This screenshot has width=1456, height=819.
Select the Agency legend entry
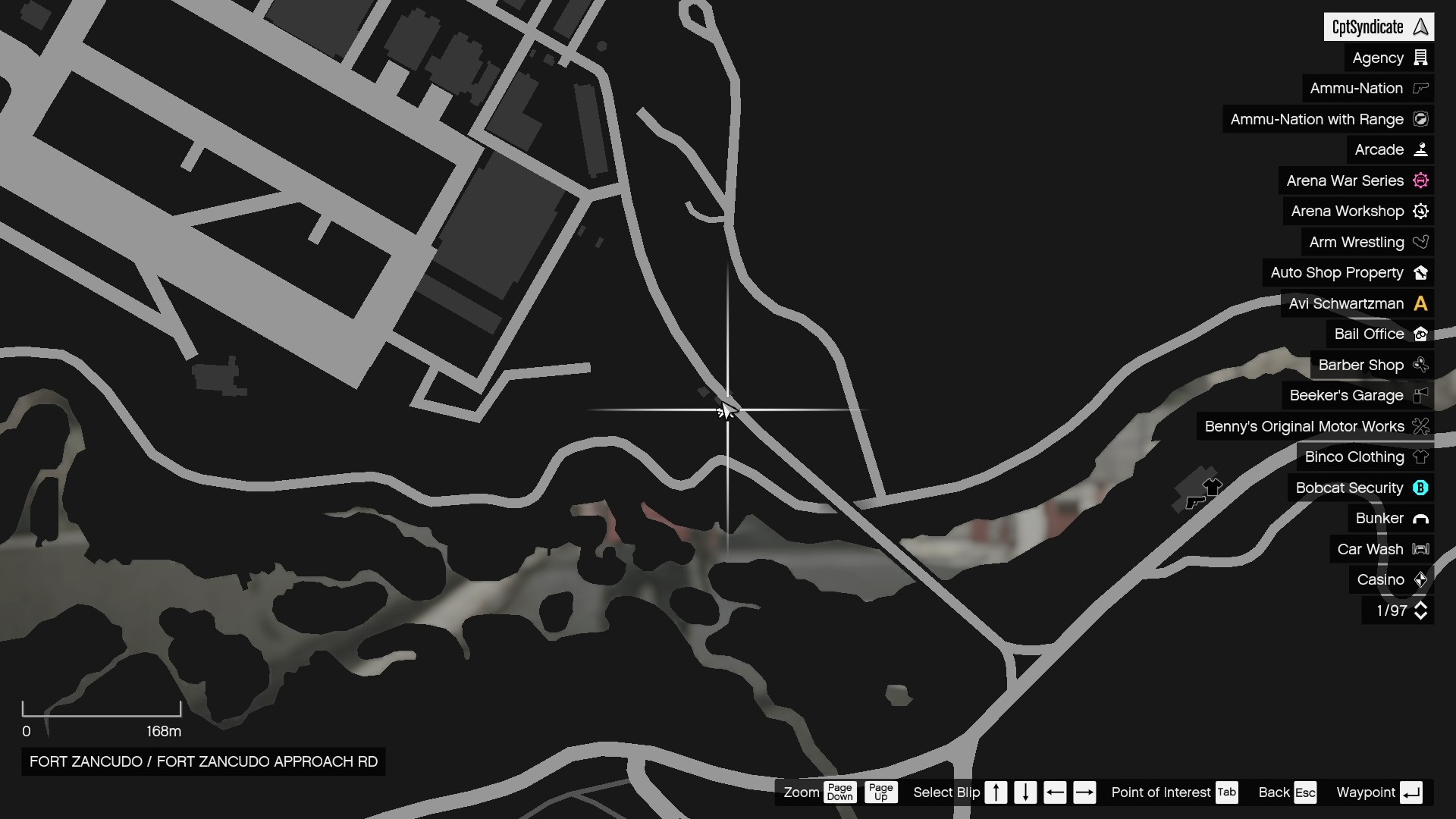[x=1380, y=58]
